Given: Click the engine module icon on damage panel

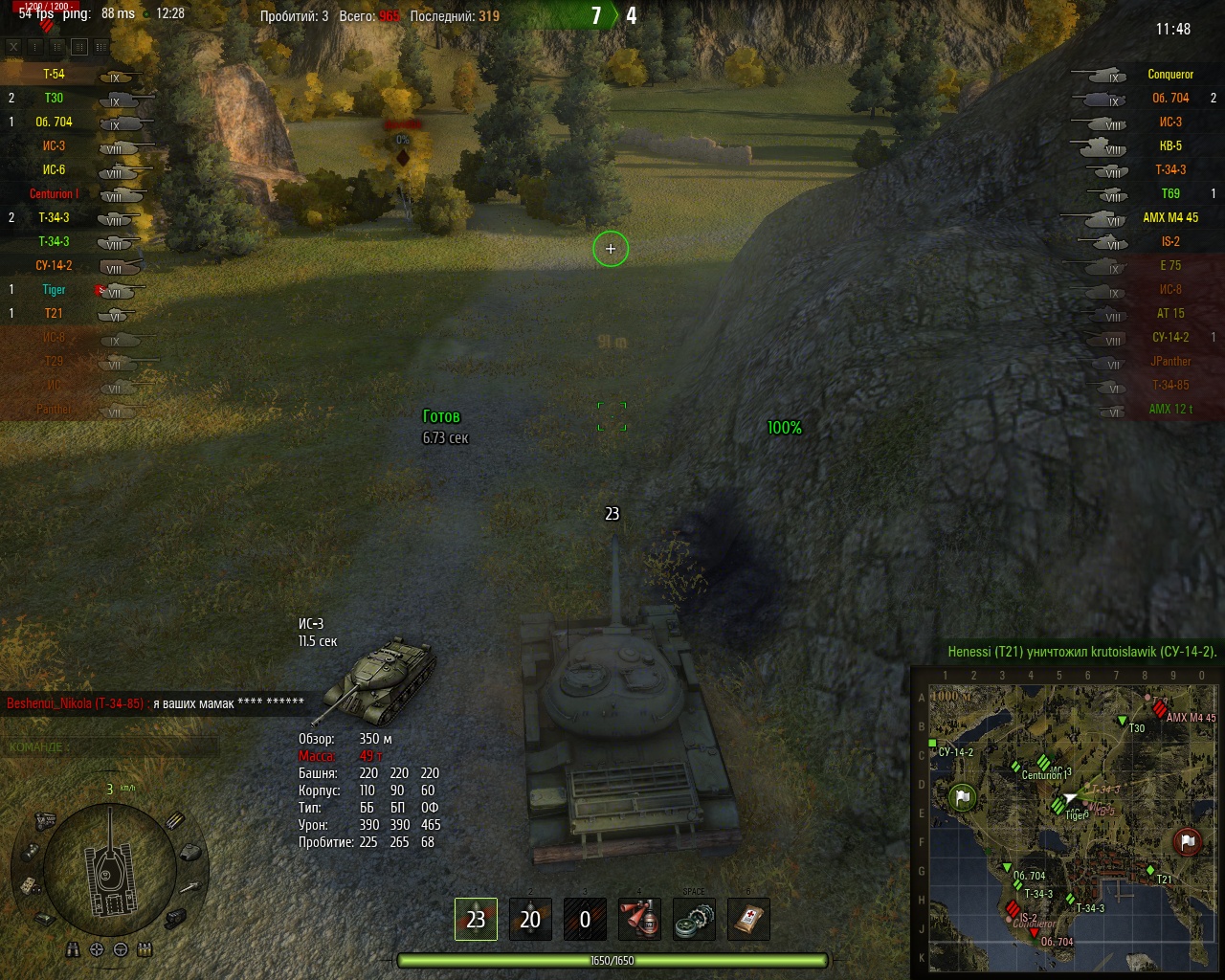Looking at the screenshot, I should 44,819.
